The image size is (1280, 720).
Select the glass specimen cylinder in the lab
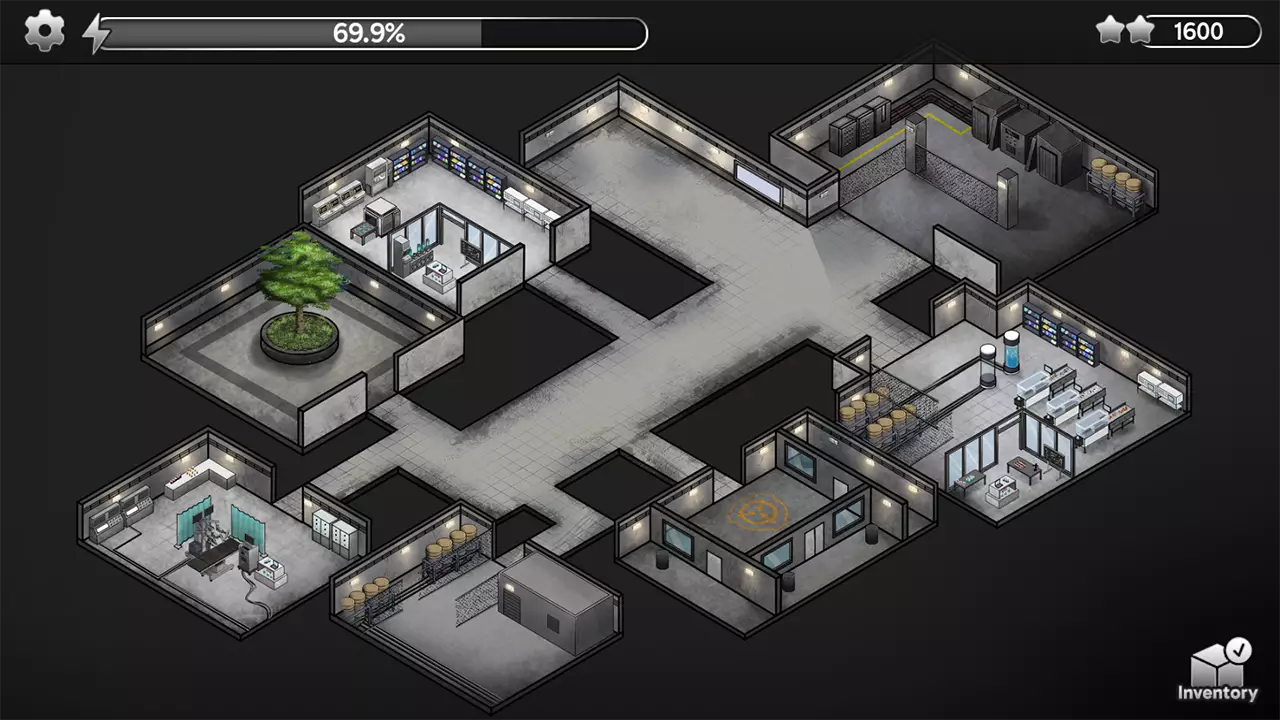pyautogui.click(x=1013, y=355)
